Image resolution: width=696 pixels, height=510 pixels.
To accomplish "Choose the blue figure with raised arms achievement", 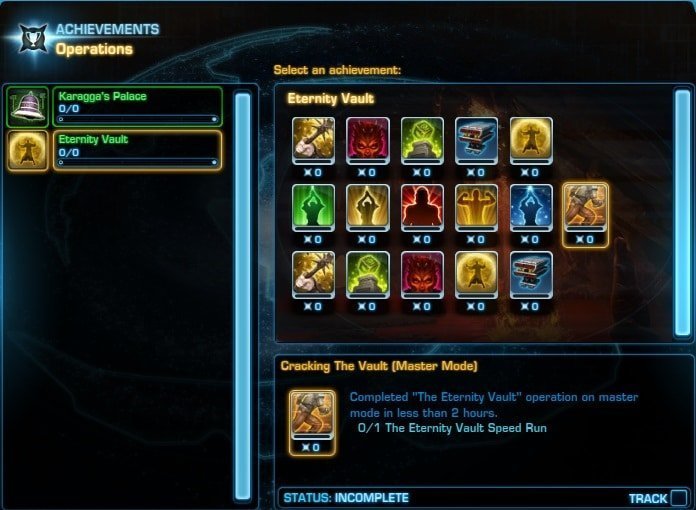I will (530, 206).
